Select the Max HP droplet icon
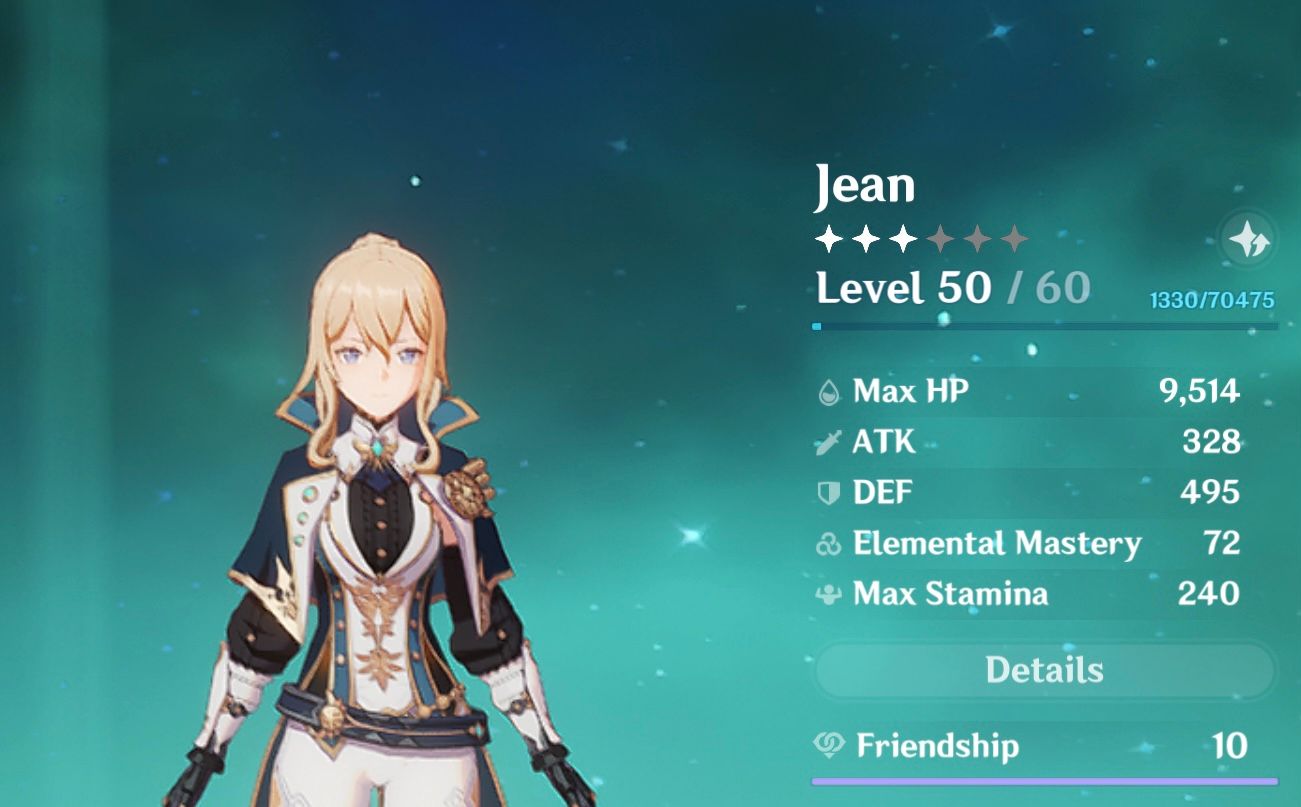The width and height of the screenshot is (1301, 807). [828, 391]
